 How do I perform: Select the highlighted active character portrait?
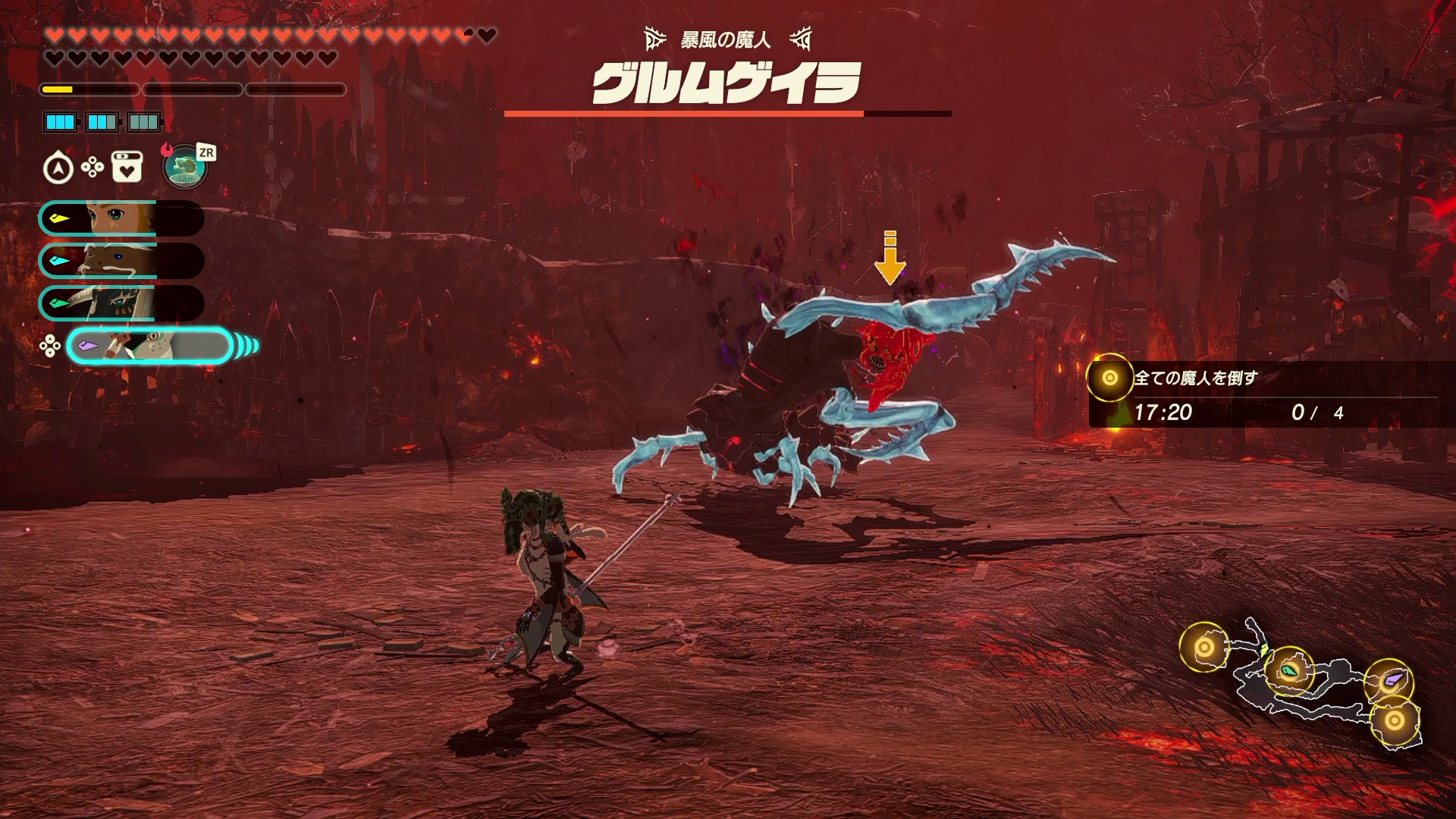(149, 347)
